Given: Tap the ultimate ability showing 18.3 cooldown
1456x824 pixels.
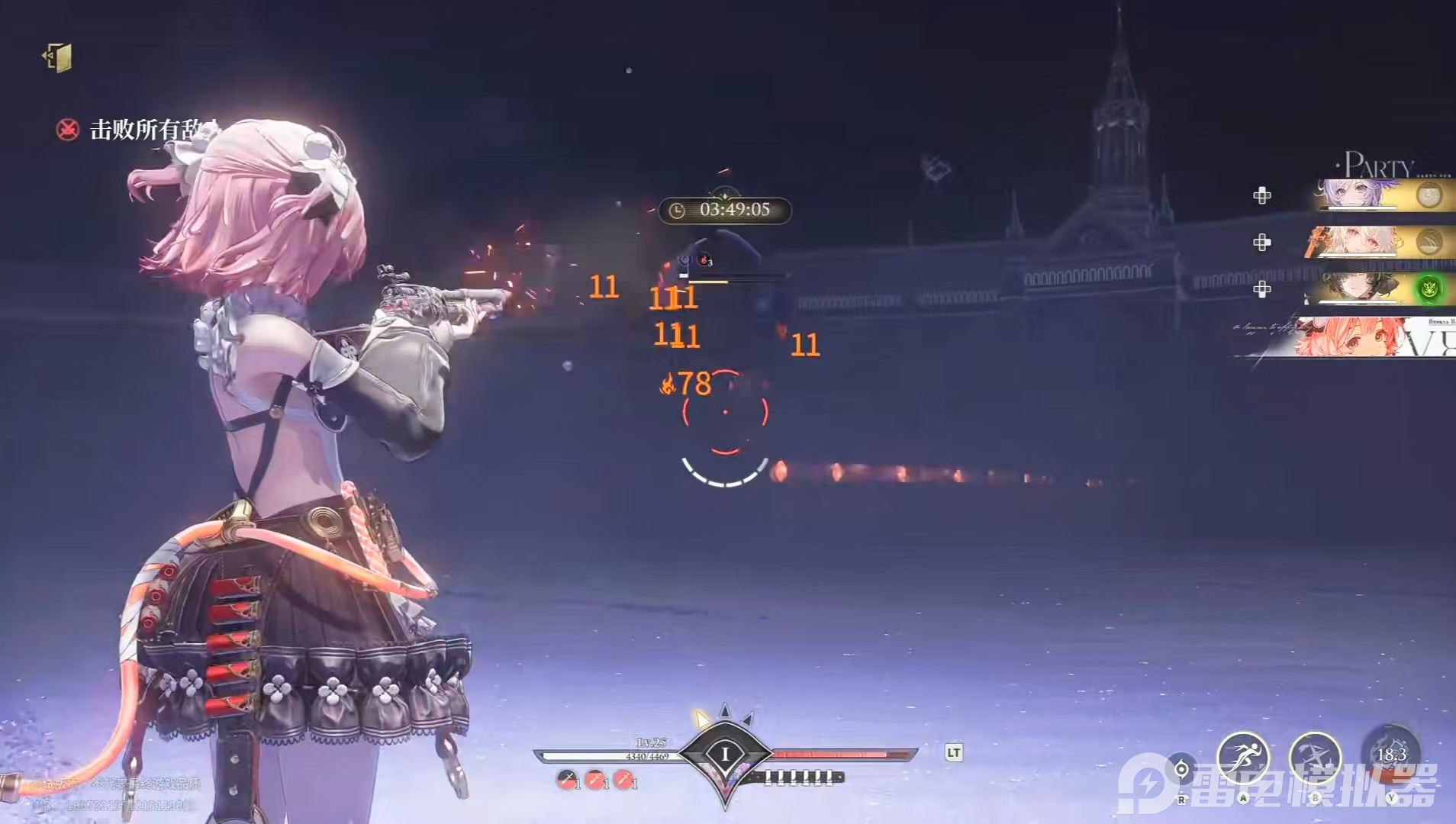Looking at the screenshot, I should click(x=1393, y=755).
